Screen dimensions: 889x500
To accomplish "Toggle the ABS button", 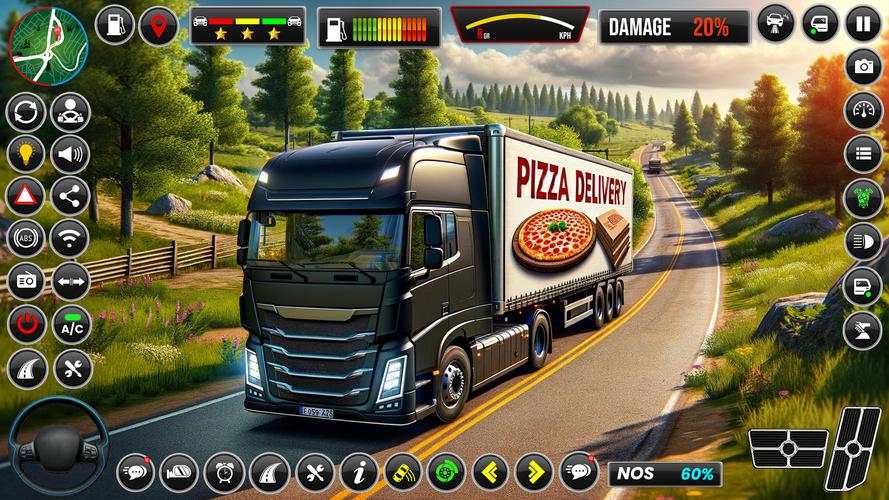I will pyautogui.click(x=26, y=239).
